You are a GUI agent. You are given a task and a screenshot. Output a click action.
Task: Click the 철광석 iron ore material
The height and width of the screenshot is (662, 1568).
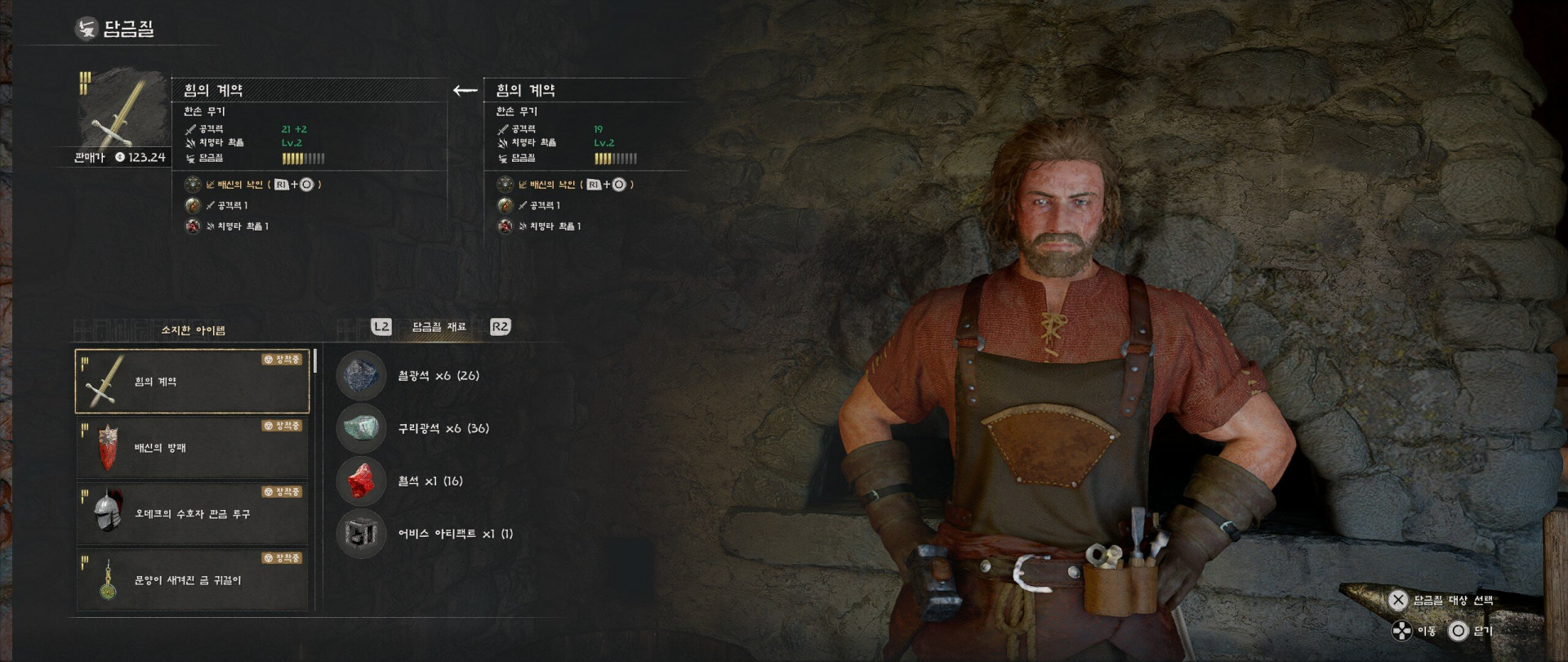[361, 376]
